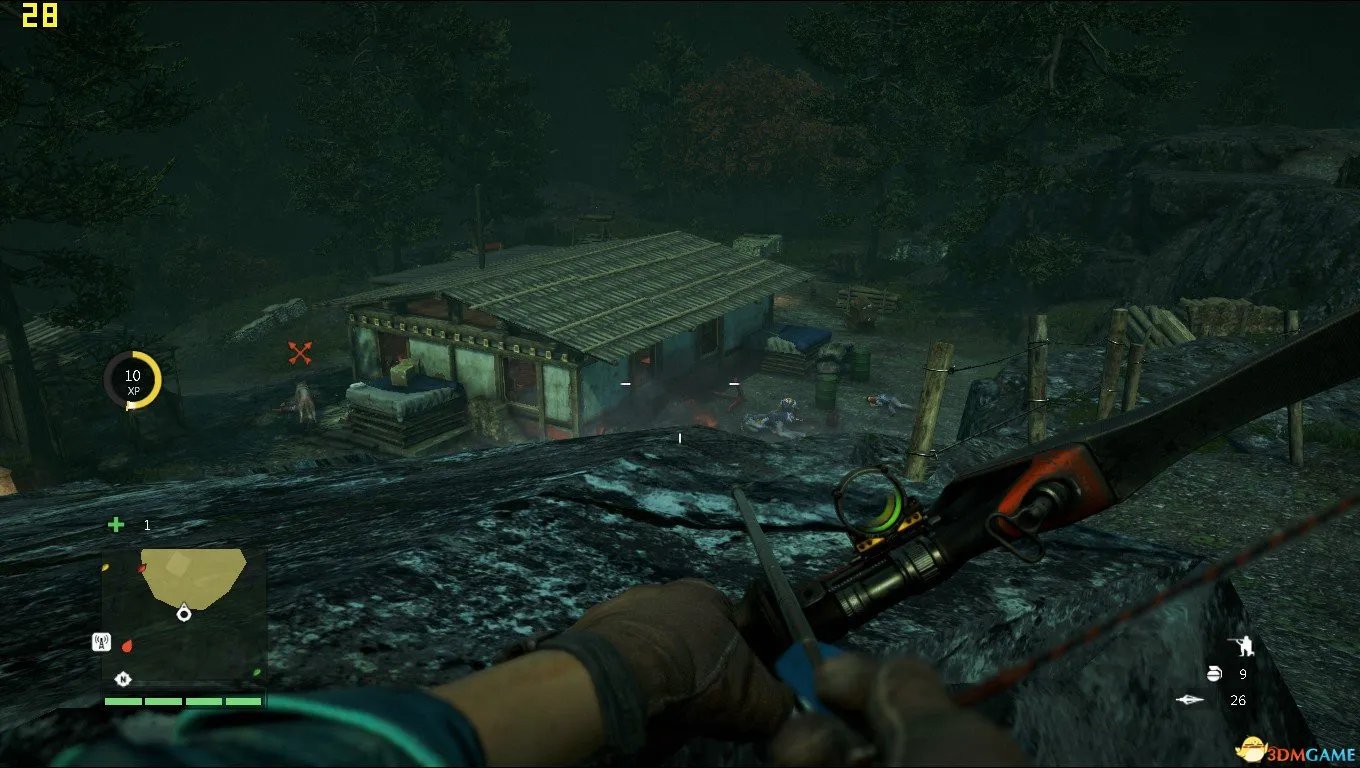
Task: Click the 3DMGAME watermark logo
Action: 1290,747
